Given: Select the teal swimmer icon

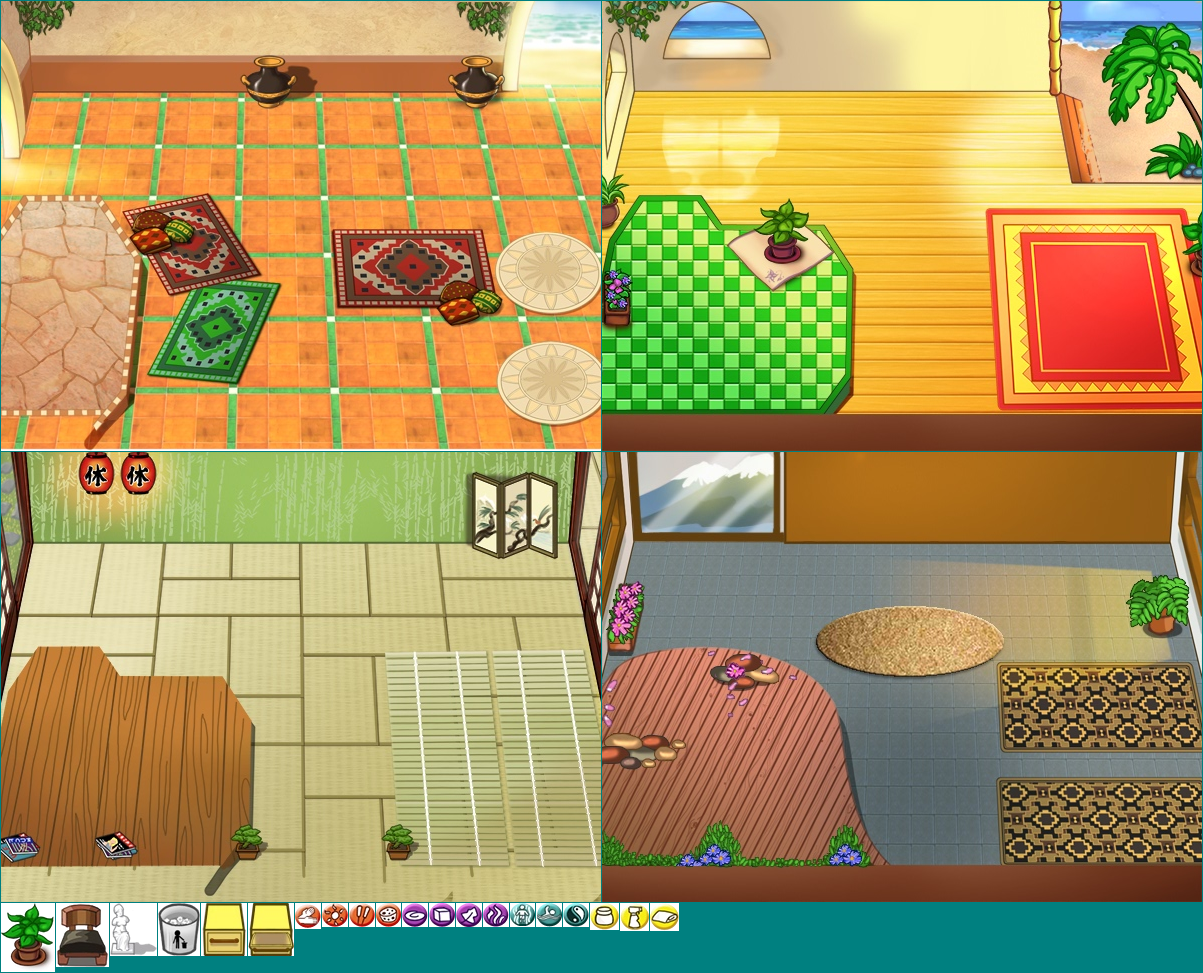Looking at the screenshot, I should tap(549, 915).
